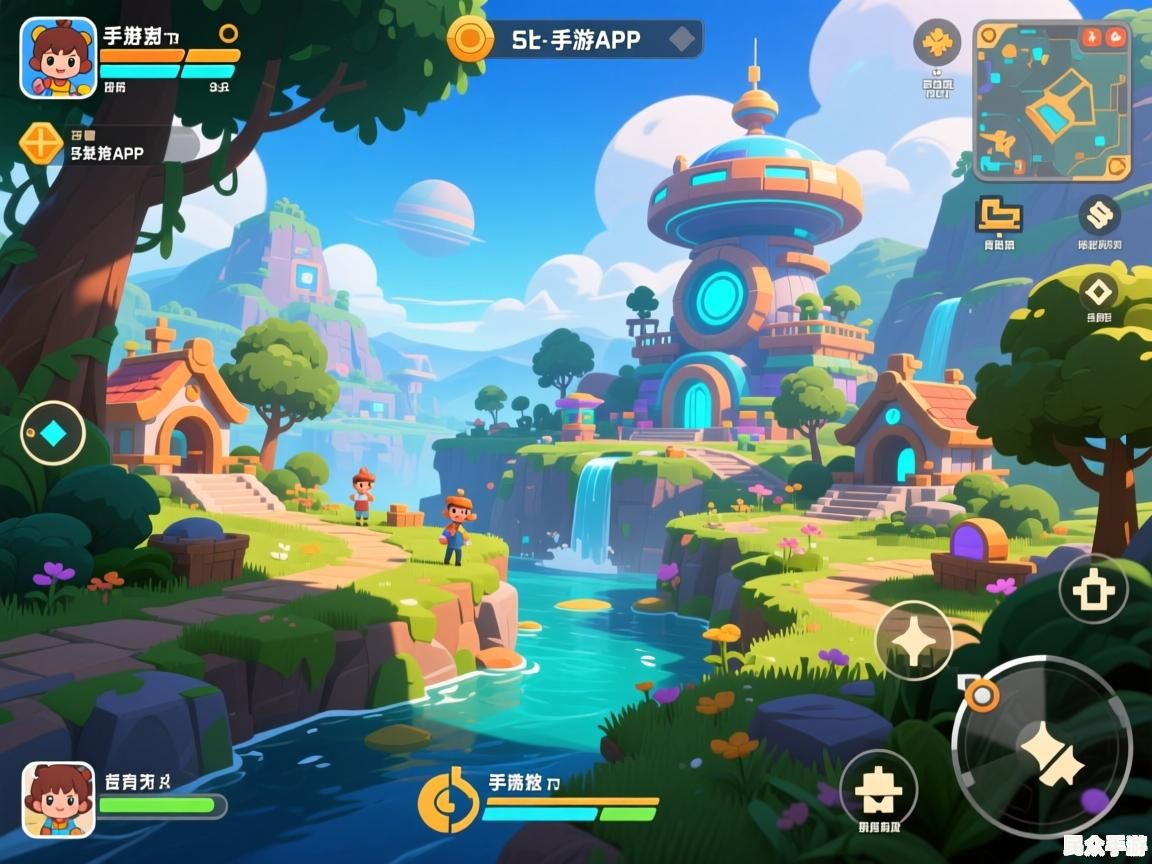This screenshot has width=1152, height=864.
Task: Tap the dark round S-shaped icon
Action: coord(1099,214)
